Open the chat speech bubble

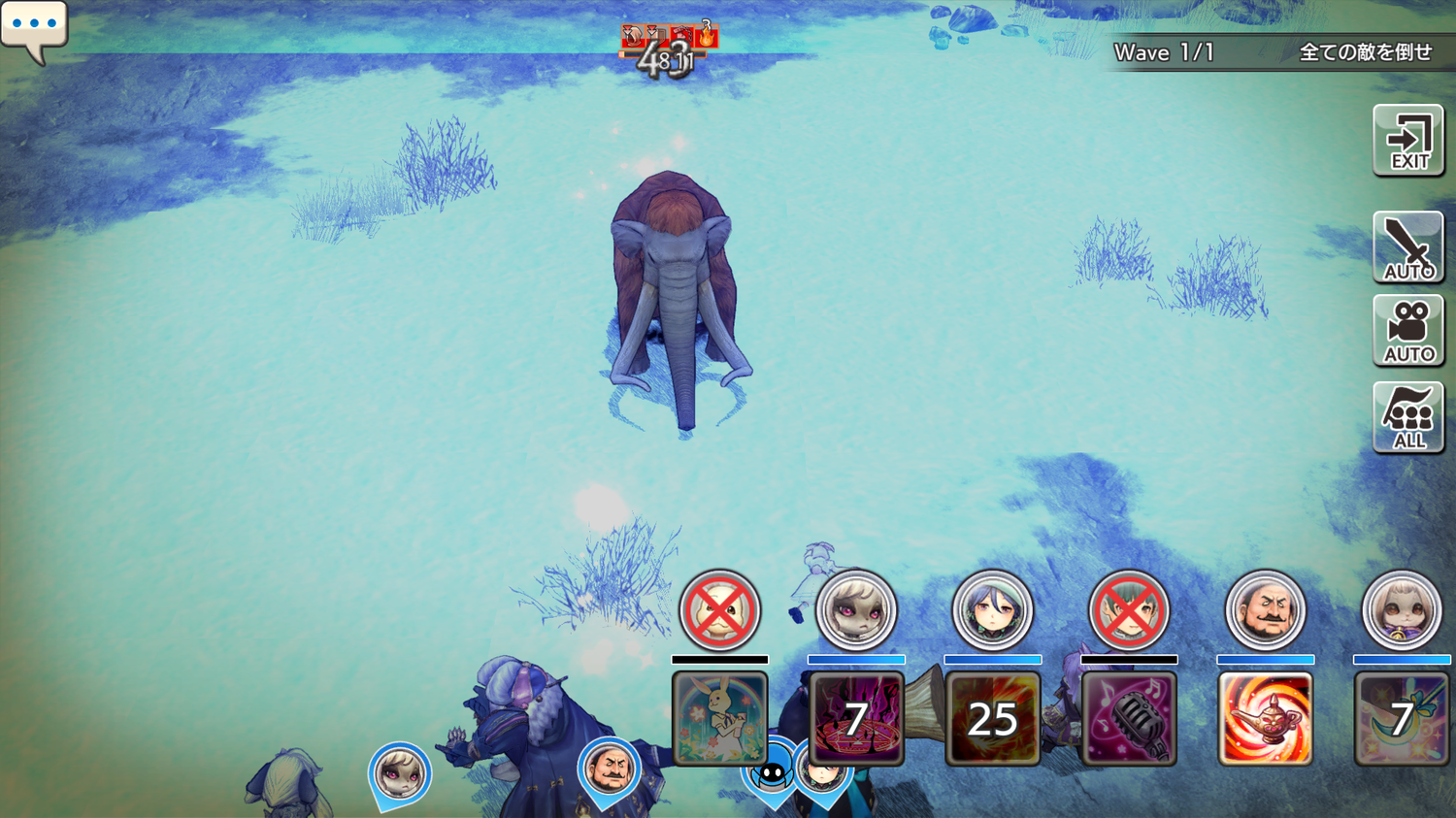point(34,26)
